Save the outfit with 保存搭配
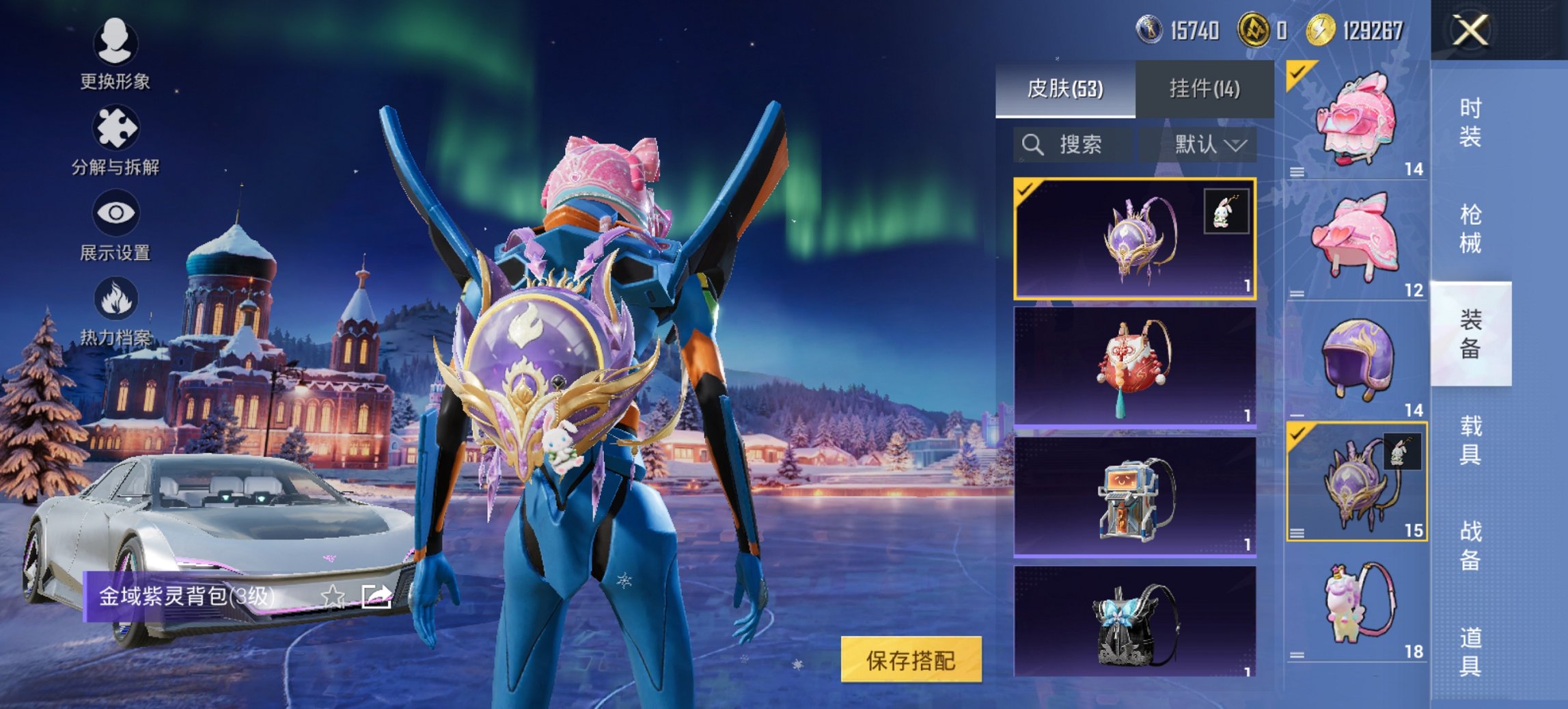 click(x=911, y=660)
